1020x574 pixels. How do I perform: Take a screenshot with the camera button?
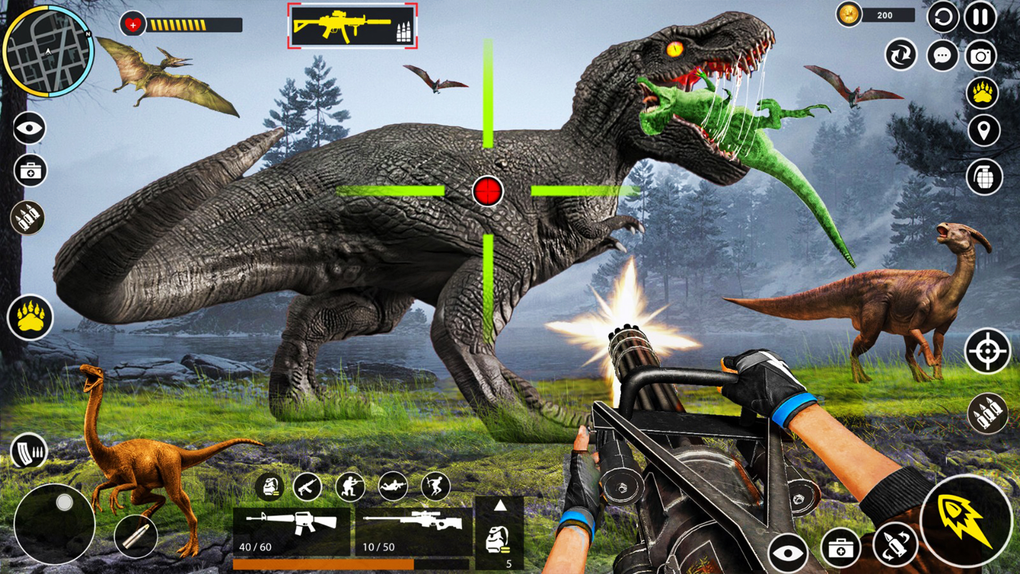pyautogui.click(x=981, y=55)
